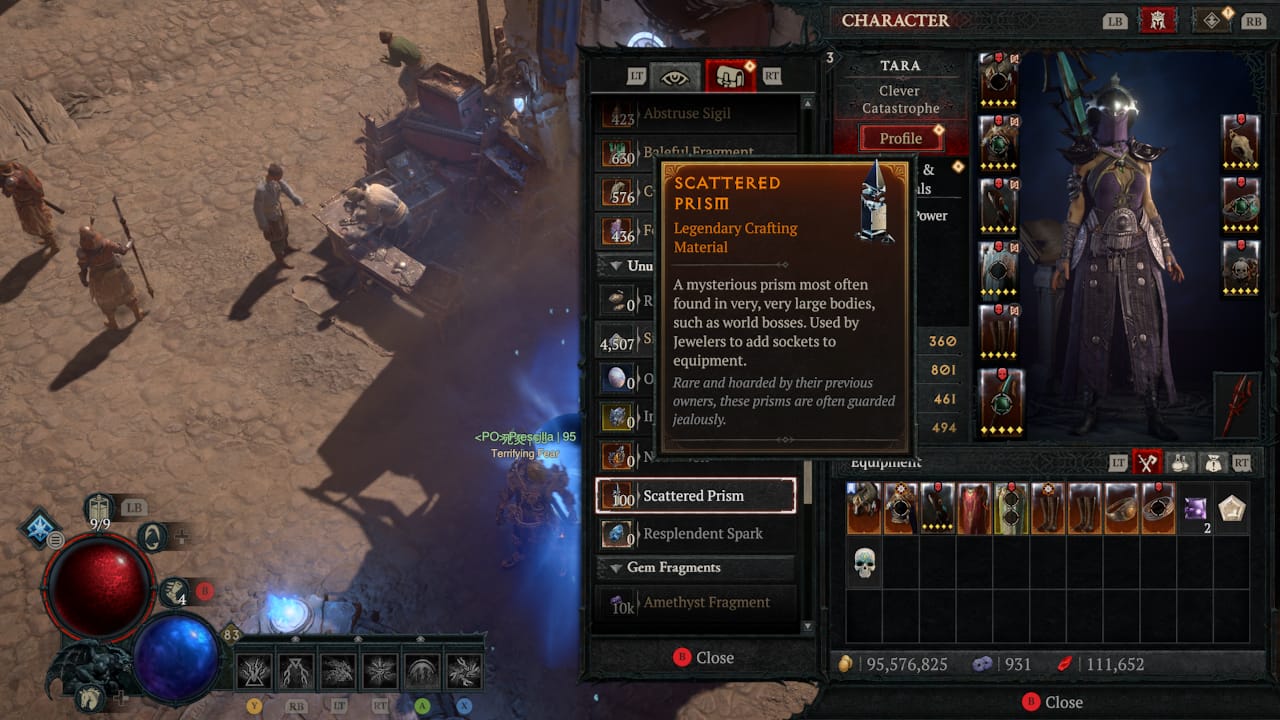
Task: Toggle the eye preview tab above the materials list
Action: [x=676, y=77]
